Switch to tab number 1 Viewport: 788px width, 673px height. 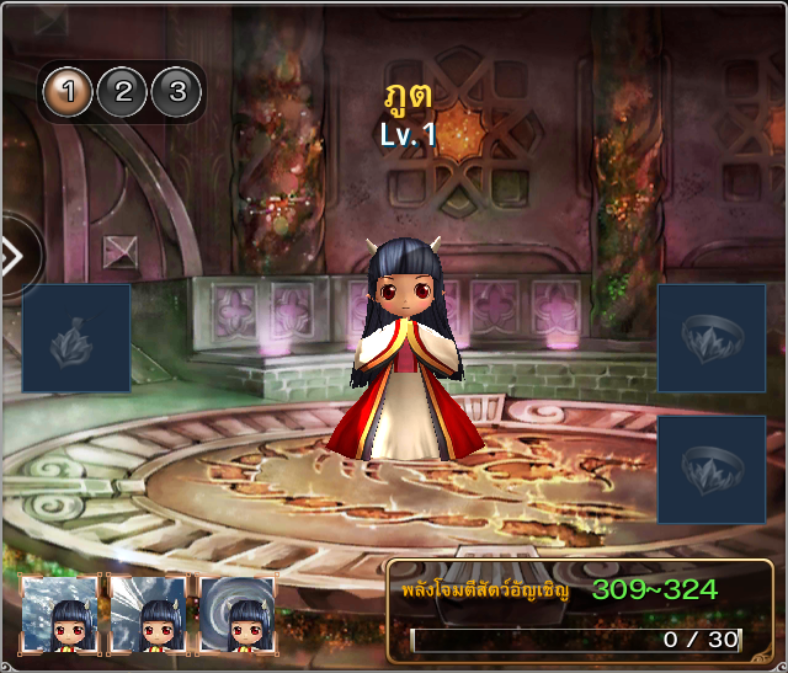tap(69, 93)
